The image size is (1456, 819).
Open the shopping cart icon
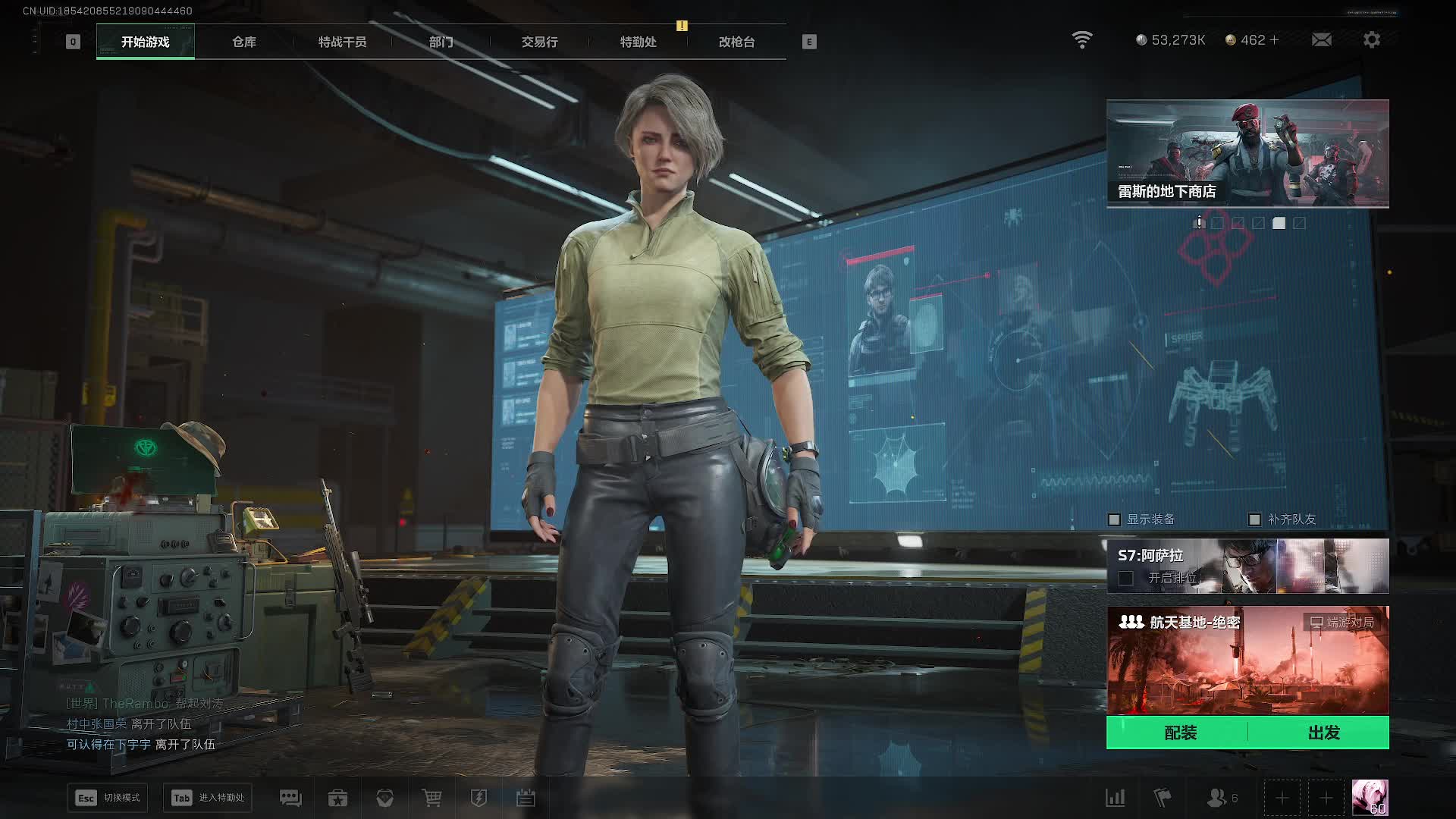coord(431,798)
